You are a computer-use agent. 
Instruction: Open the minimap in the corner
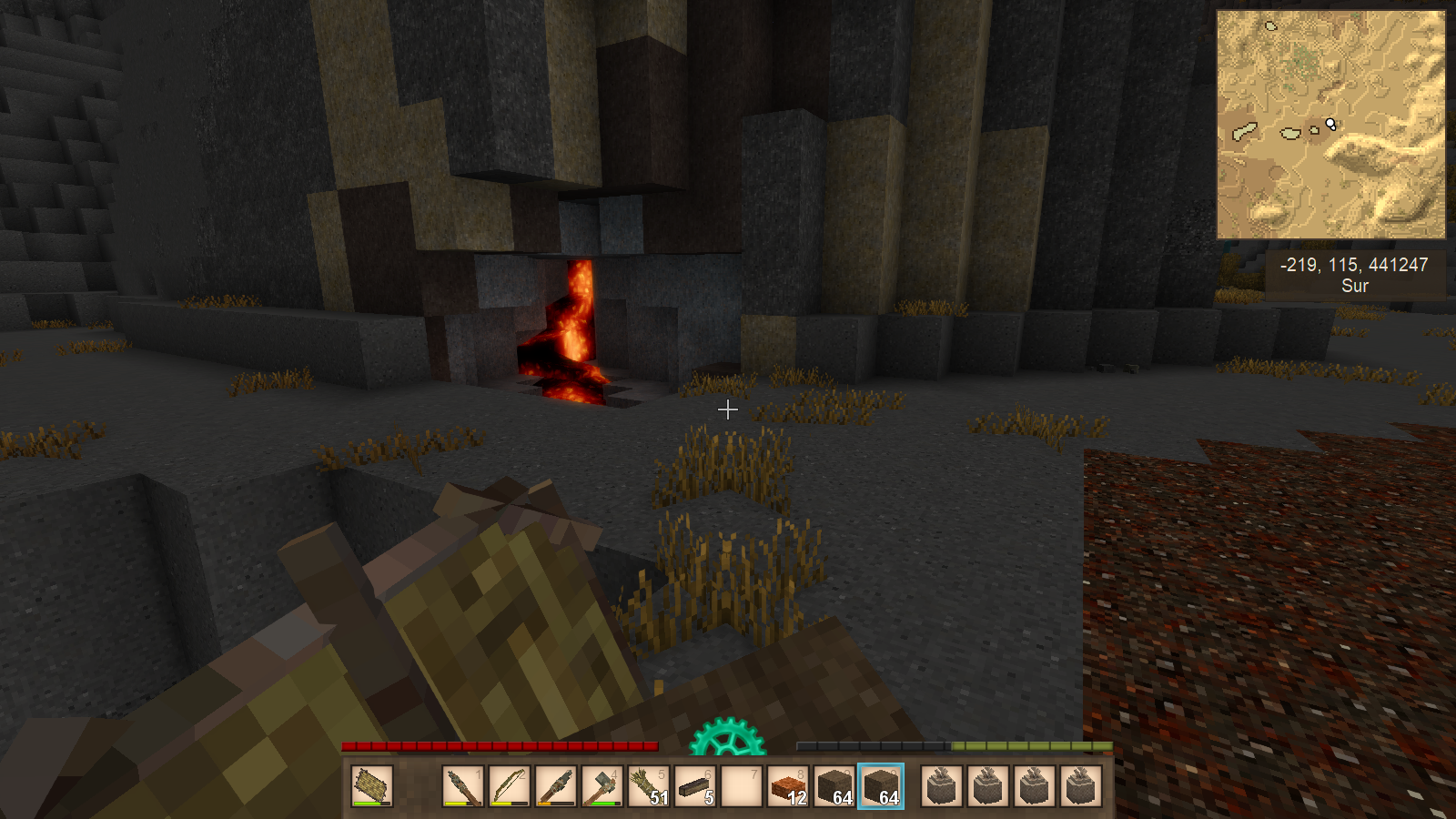tap(1330, 125)
